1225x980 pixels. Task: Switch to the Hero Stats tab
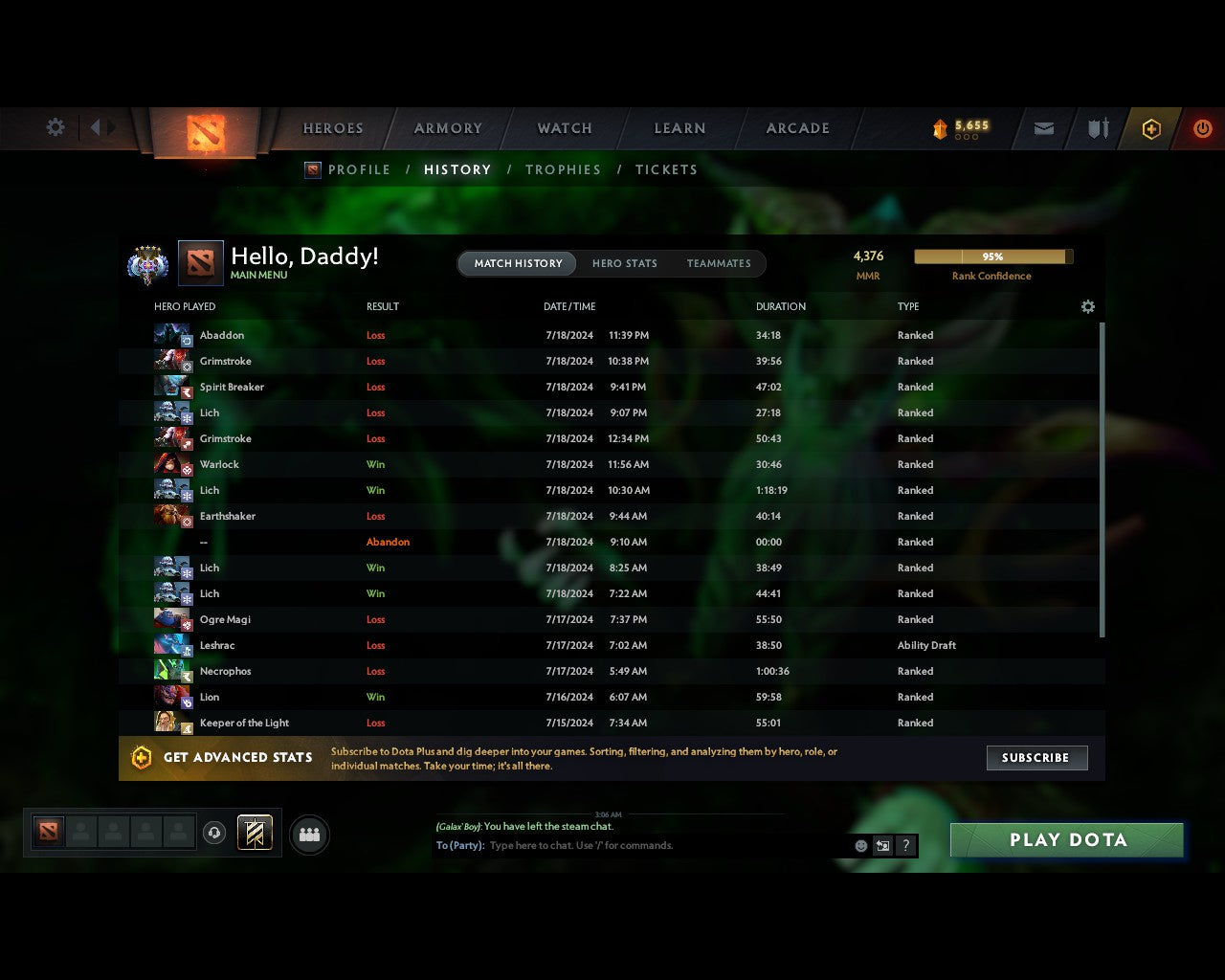tap(625, 263)
